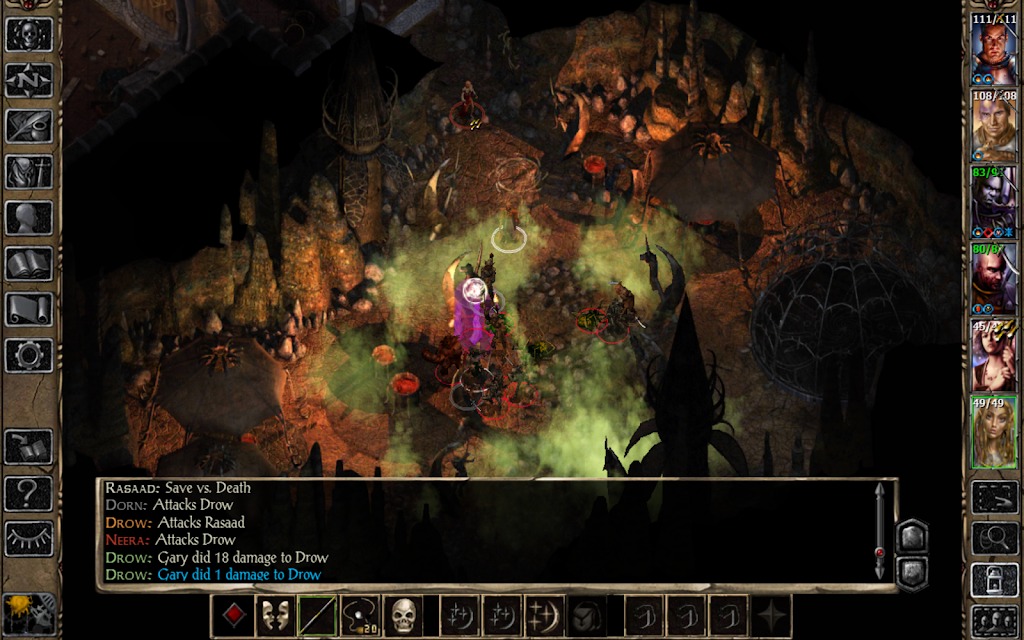Select the quarterstaff weapon slot
This screenshot has height=640, width=1024.
[x=318, y=615]
